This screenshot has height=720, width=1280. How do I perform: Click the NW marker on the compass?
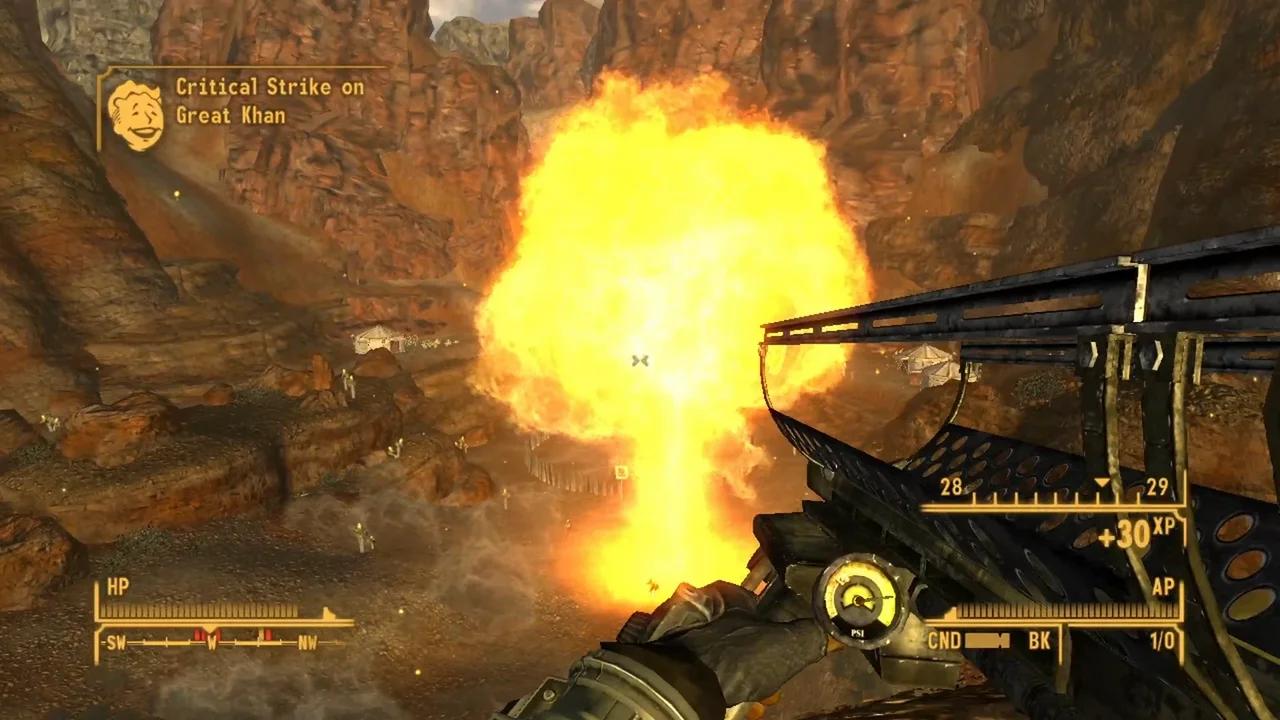click(308, 642)
